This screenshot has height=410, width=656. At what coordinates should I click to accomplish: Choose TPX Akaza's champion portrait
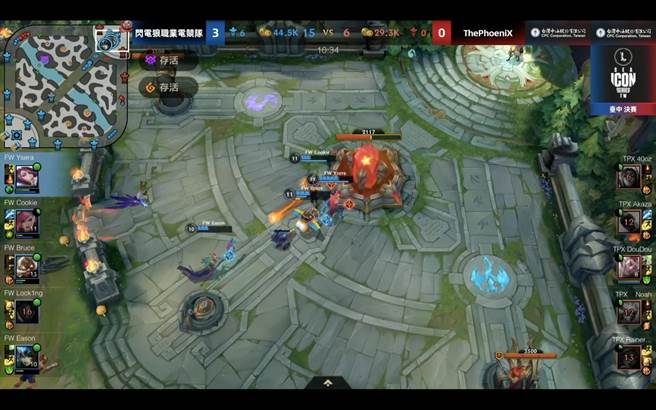click(627, 222)
